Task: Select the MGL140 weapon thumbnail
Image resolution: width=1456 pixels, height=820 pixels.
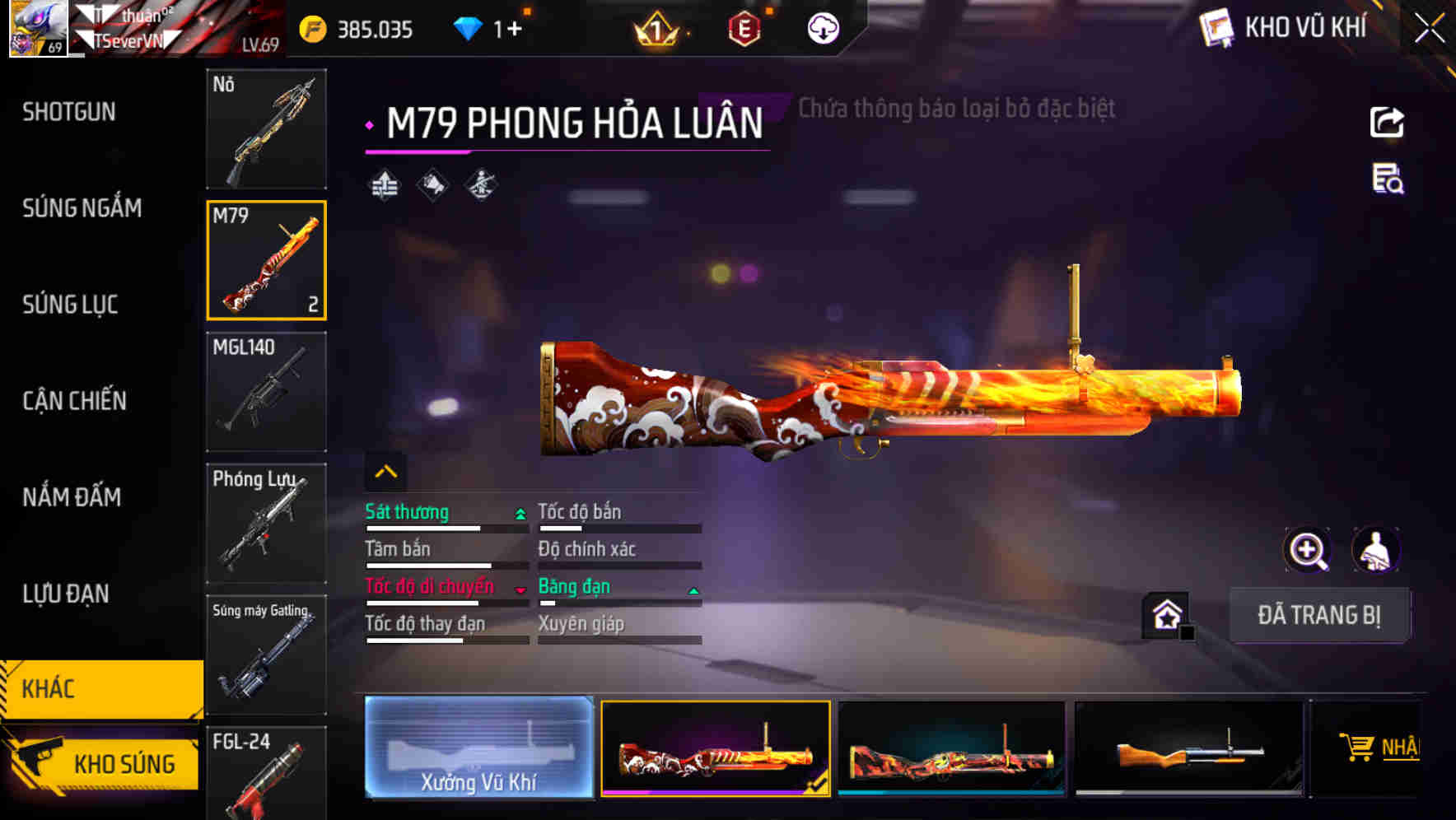Action: [266, 392]
